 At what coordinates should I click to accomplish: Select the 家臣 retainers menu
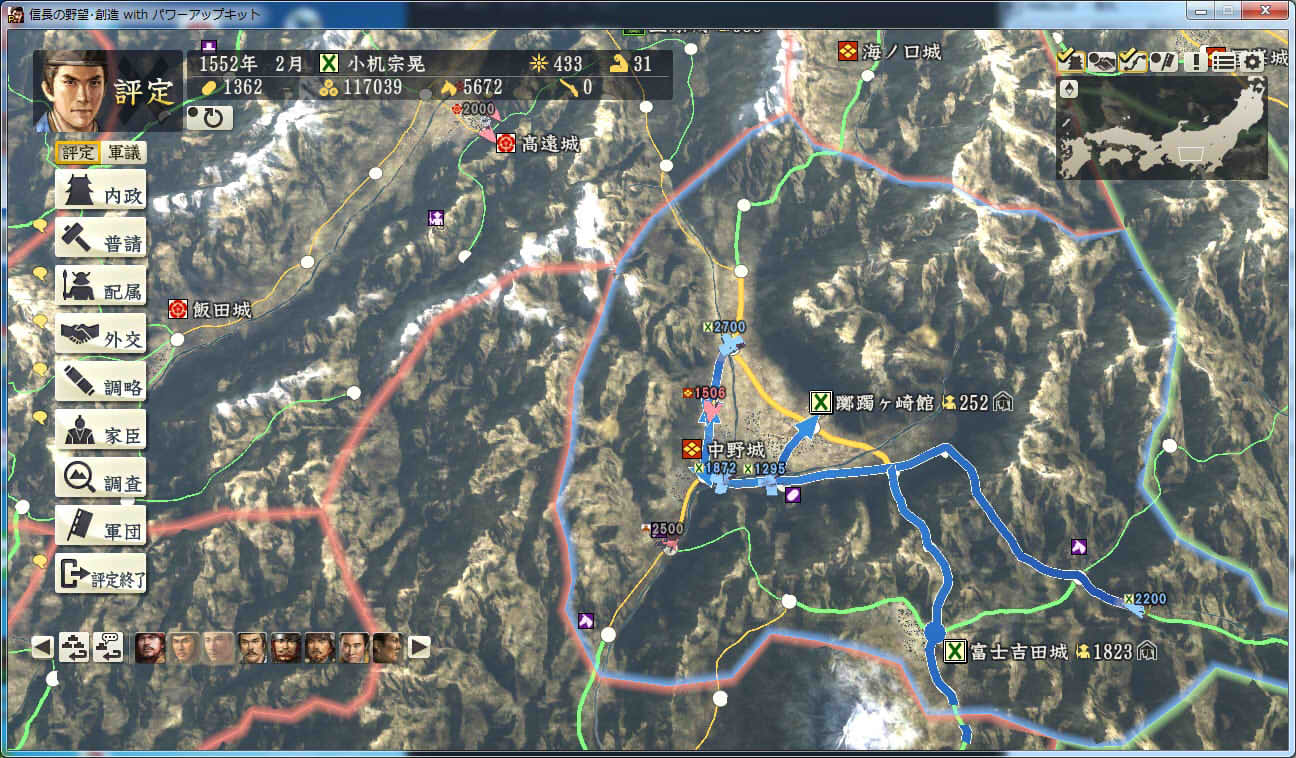pyautogui.click(x=101, y=433)
